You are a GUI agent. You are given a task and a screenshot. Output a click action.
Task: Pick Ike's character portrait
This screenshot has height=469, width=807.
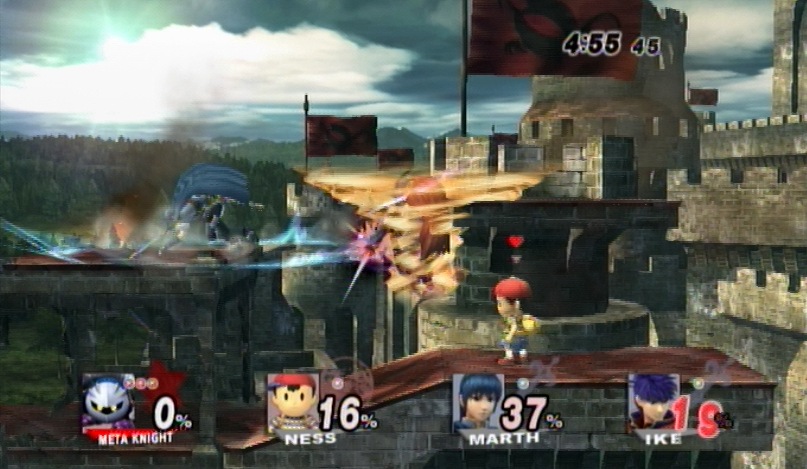click(x=653, y=402)
